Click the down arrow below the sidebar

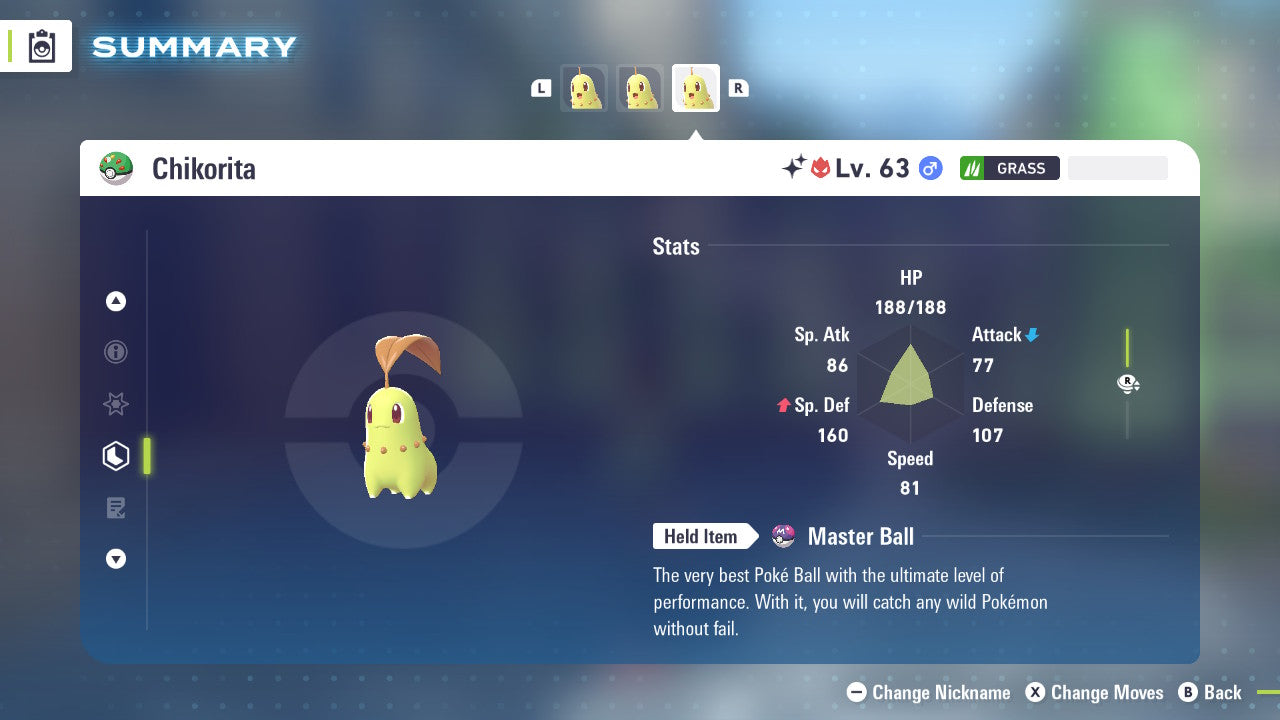(115, 559)
